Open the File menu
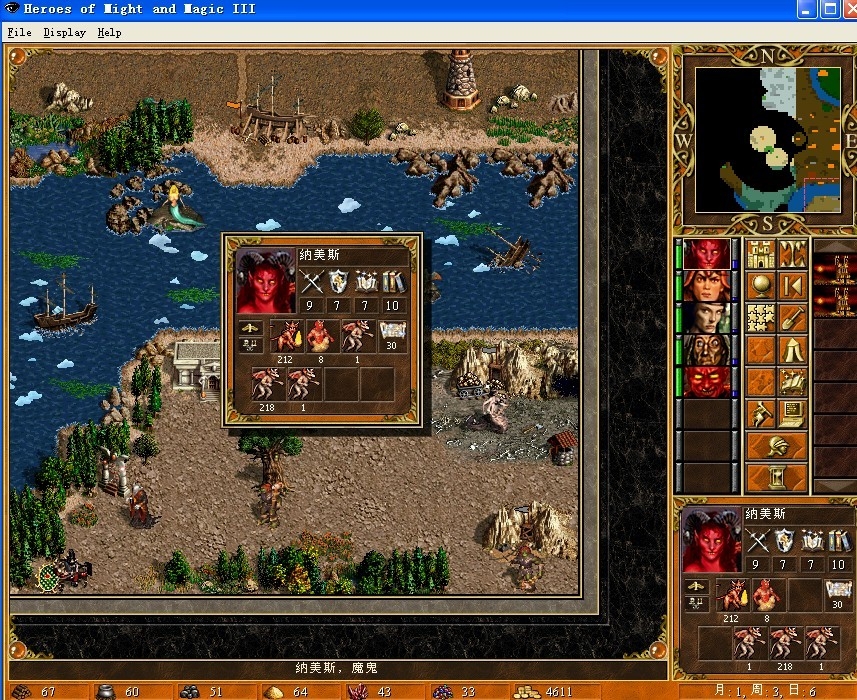The width and height of the screenshot is (857, 700). [x=19, y=32]
